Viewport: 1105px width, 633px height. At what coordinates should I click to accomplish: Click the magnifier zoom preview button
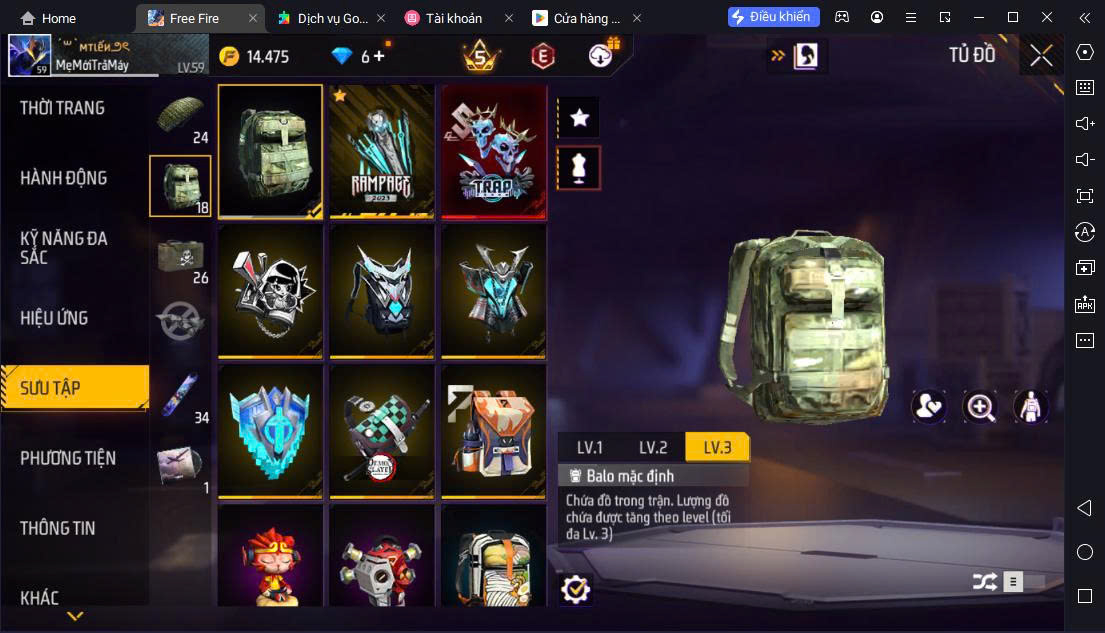point(979,406)
